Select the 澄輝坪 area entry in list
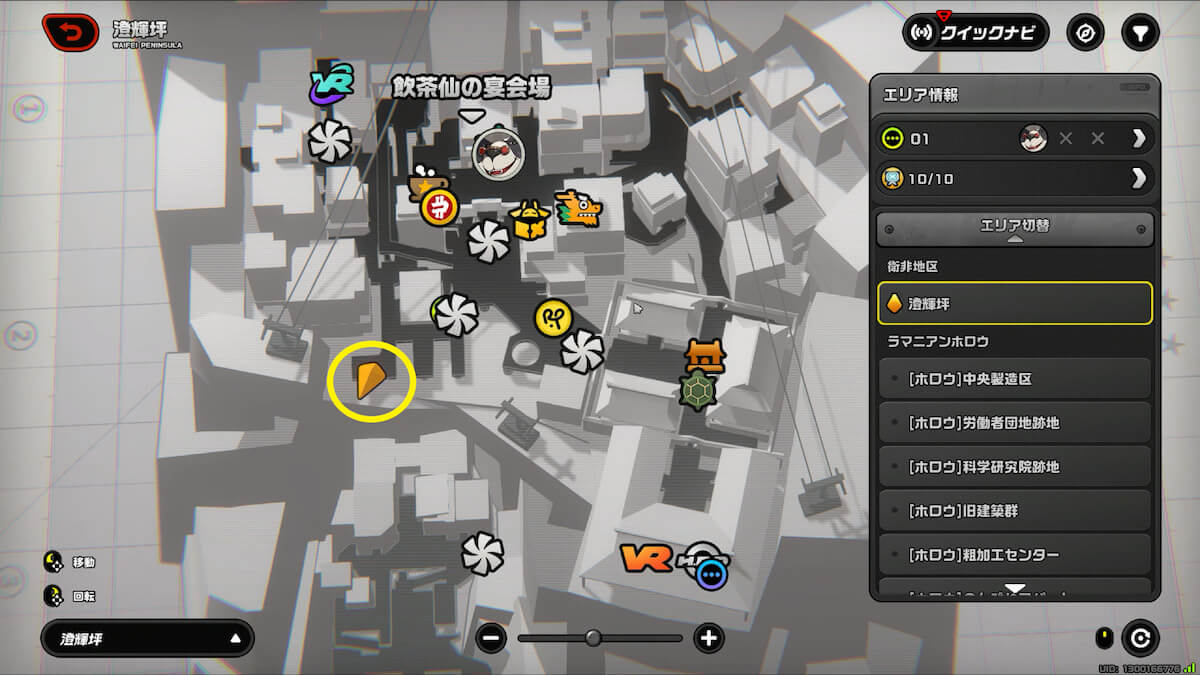The height and width of the screenshot is (675, 1200). point(1015,303)
